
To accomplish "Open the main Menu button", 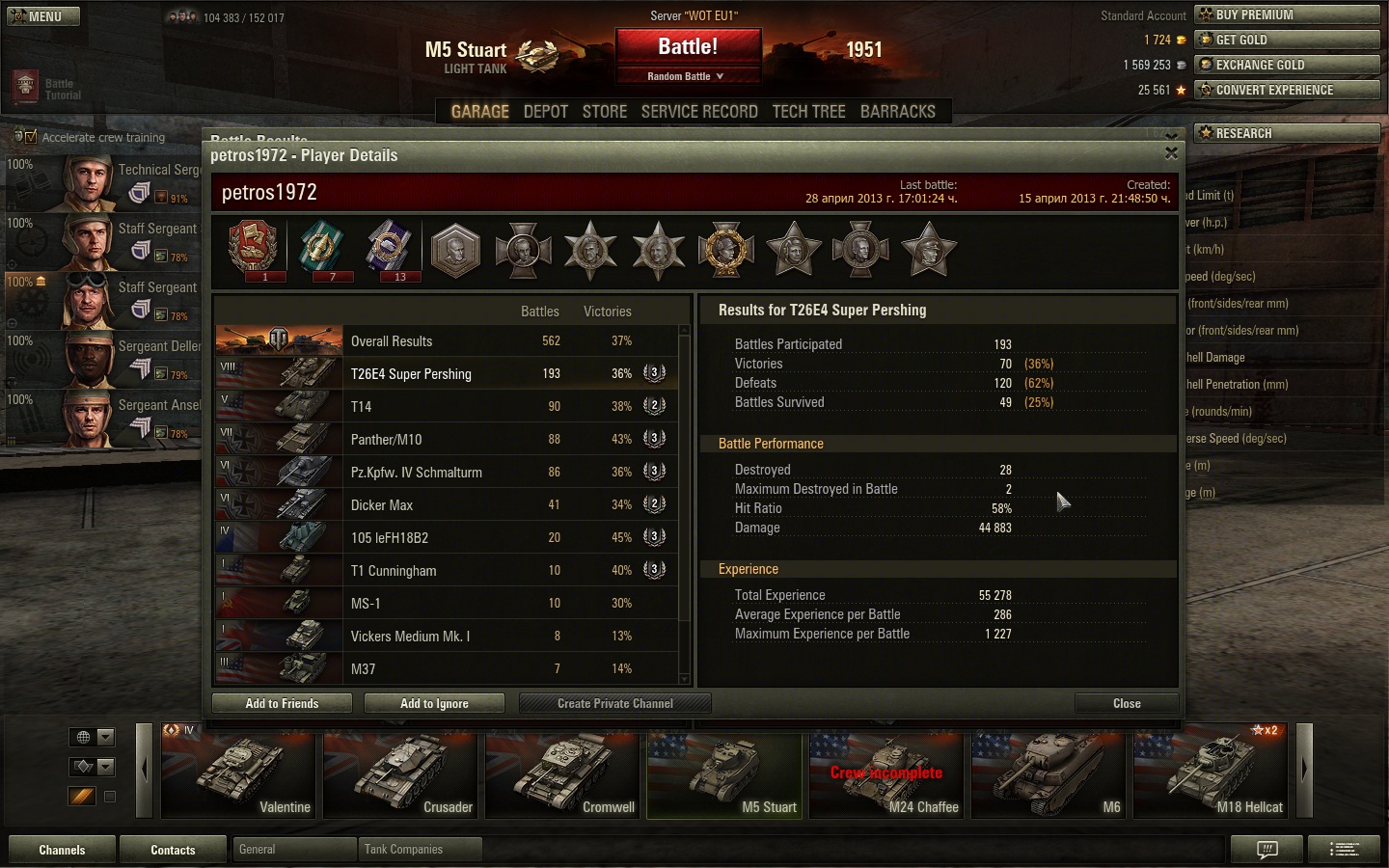I will (x=43, y=16).
